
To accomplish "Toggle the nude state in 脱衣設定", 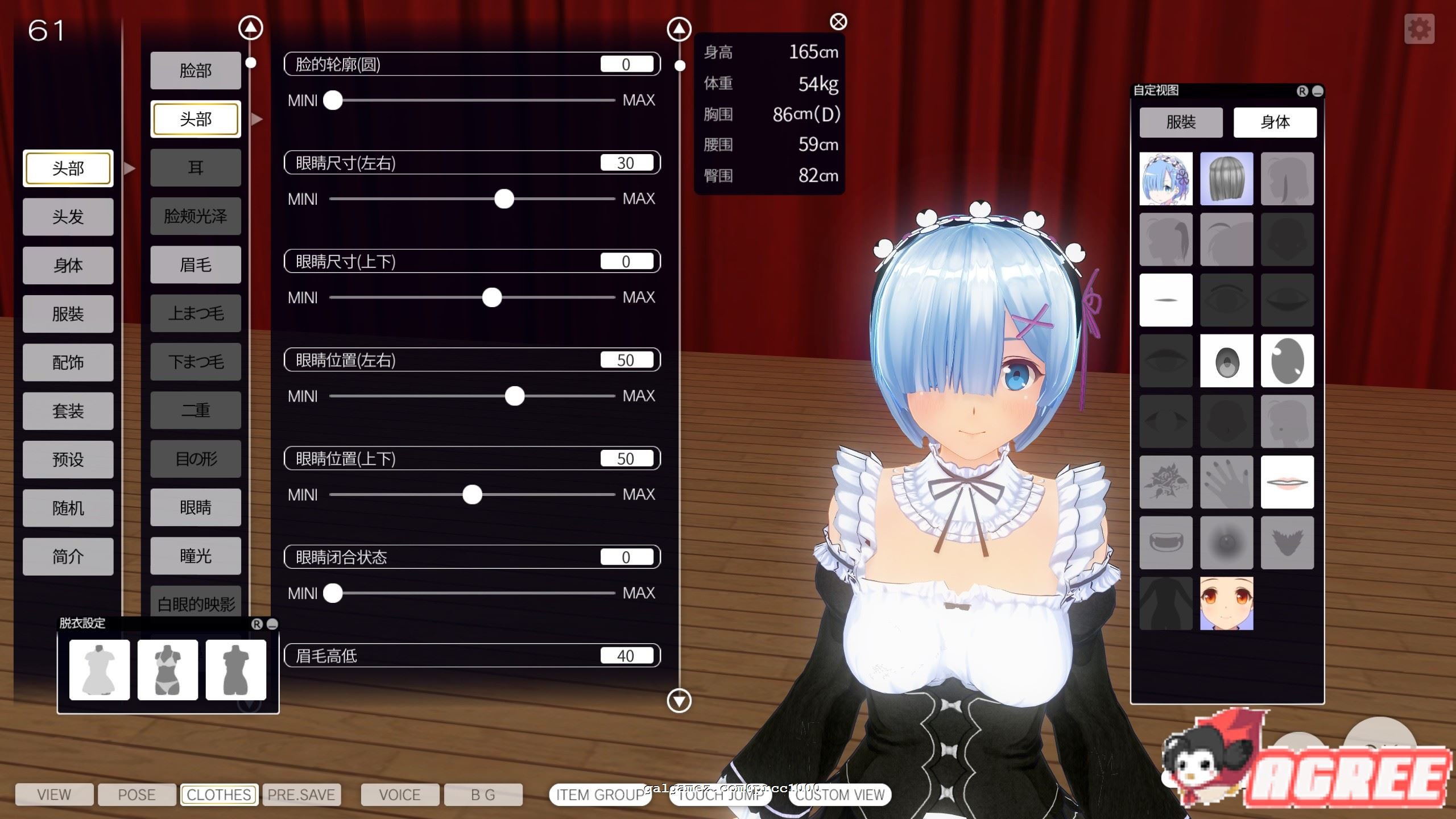I will (235, 669).
